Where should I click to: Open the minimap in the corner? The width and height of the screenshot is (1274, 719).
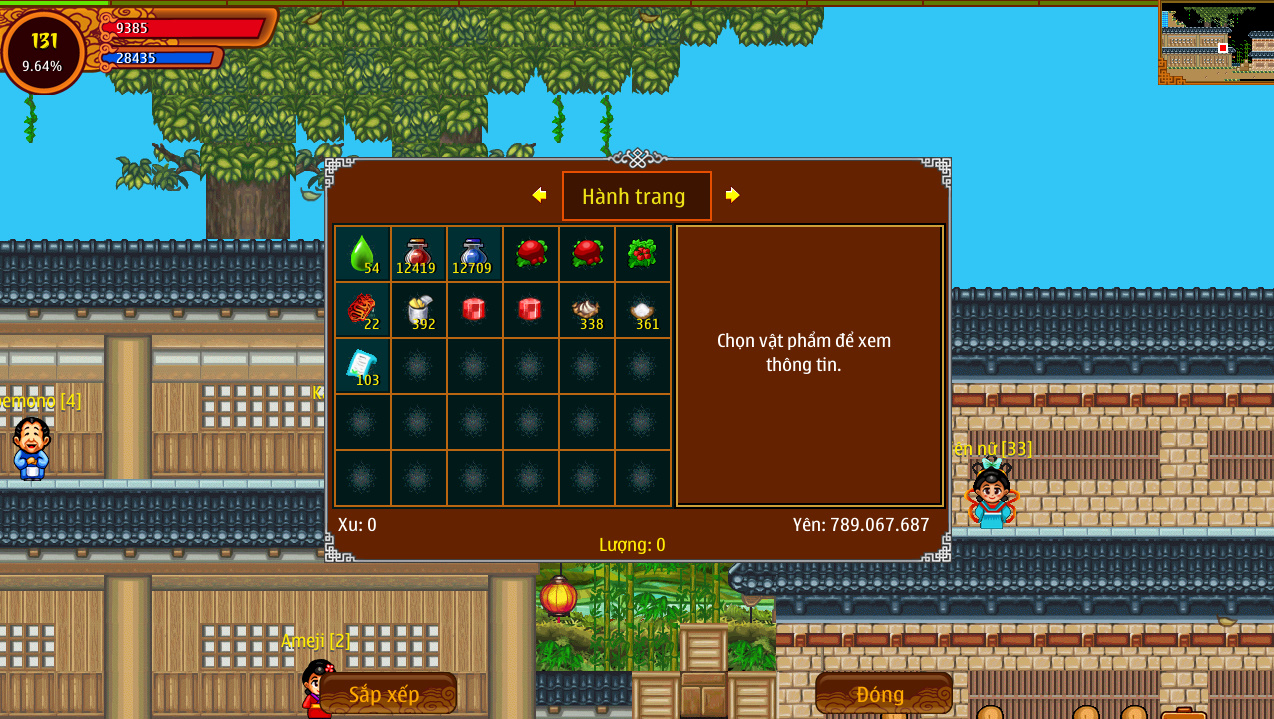[1216, 43]
